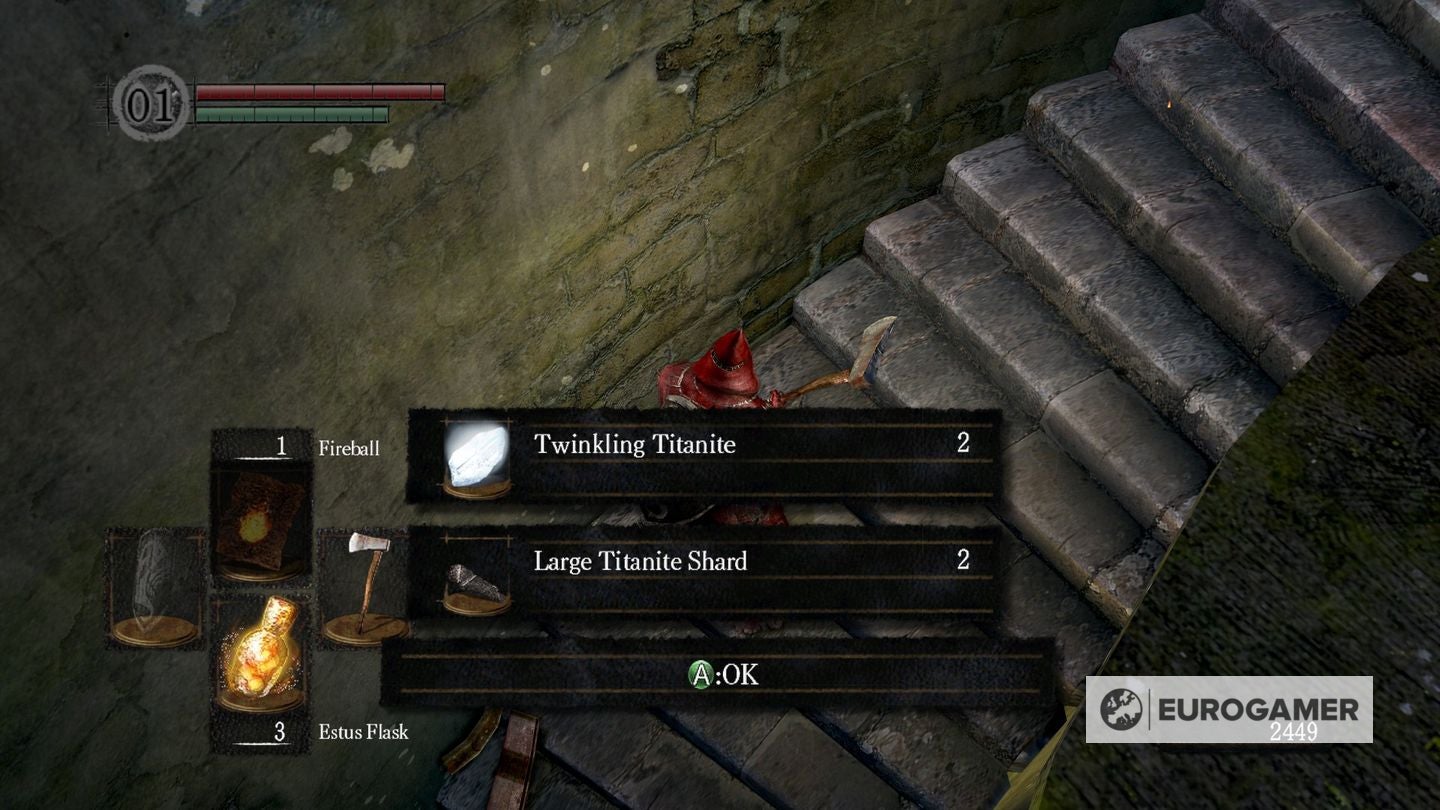
Task: Click the red health bar
Action: [315, 91]
